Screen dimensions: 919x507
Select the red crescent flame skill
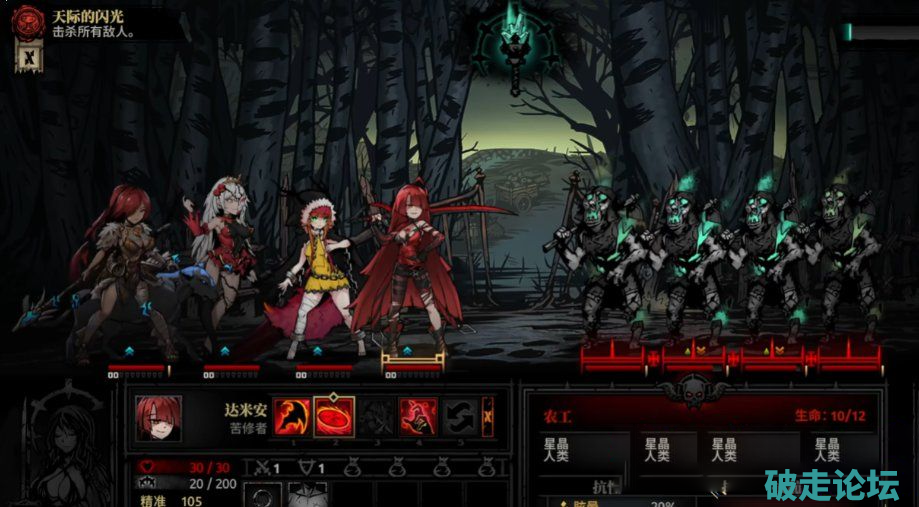click(x=290, y=415)
